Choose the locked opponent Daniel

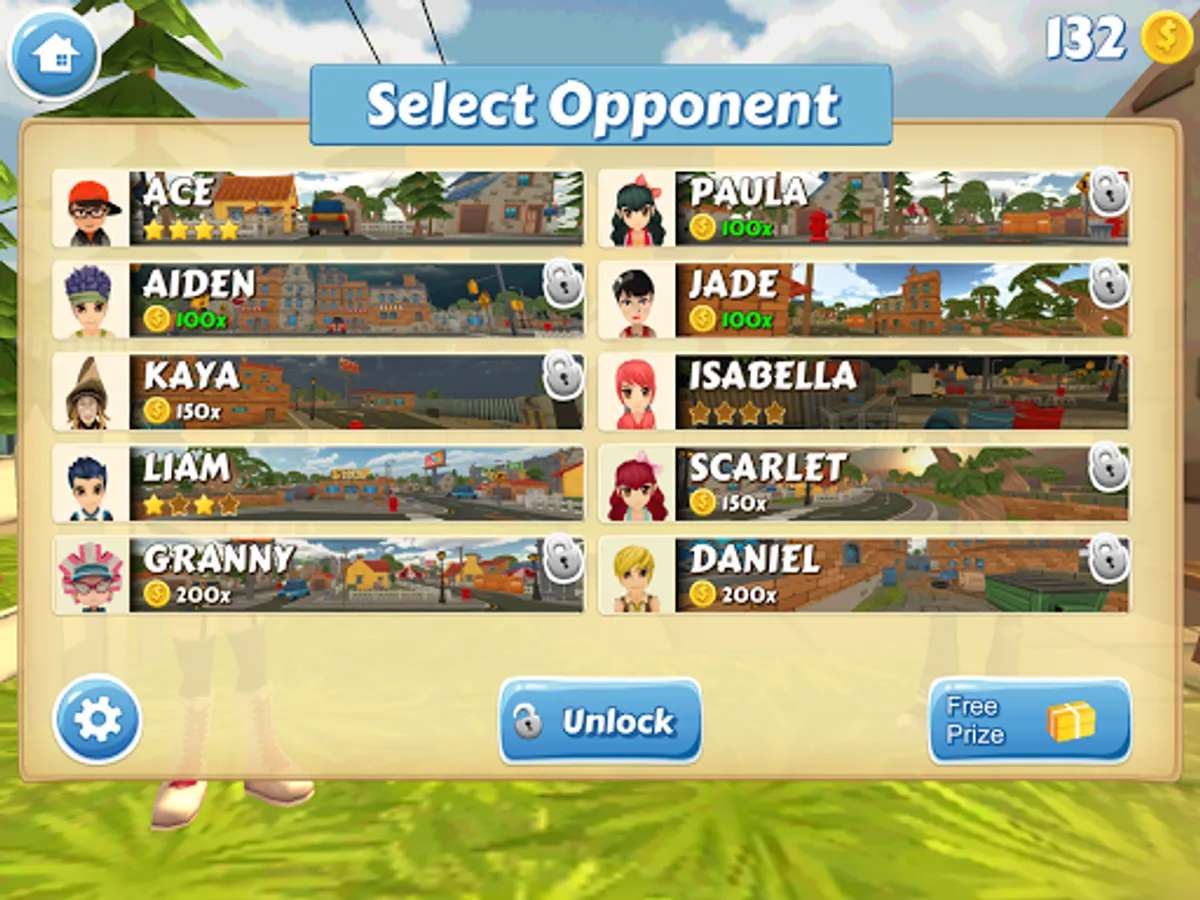[864, 576]
